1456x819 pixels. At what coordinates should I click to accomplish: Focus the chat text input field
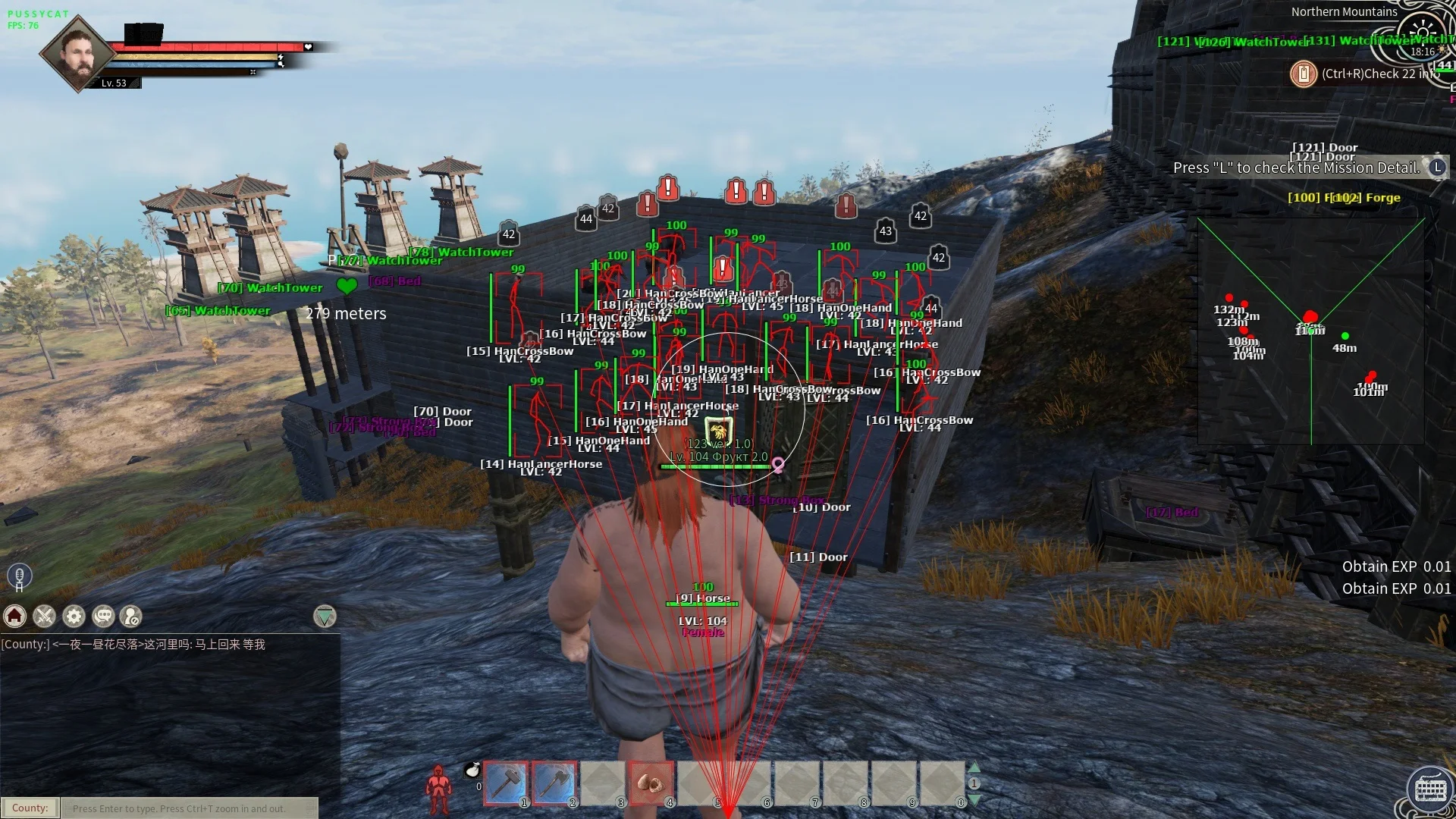tap(190, 808)
